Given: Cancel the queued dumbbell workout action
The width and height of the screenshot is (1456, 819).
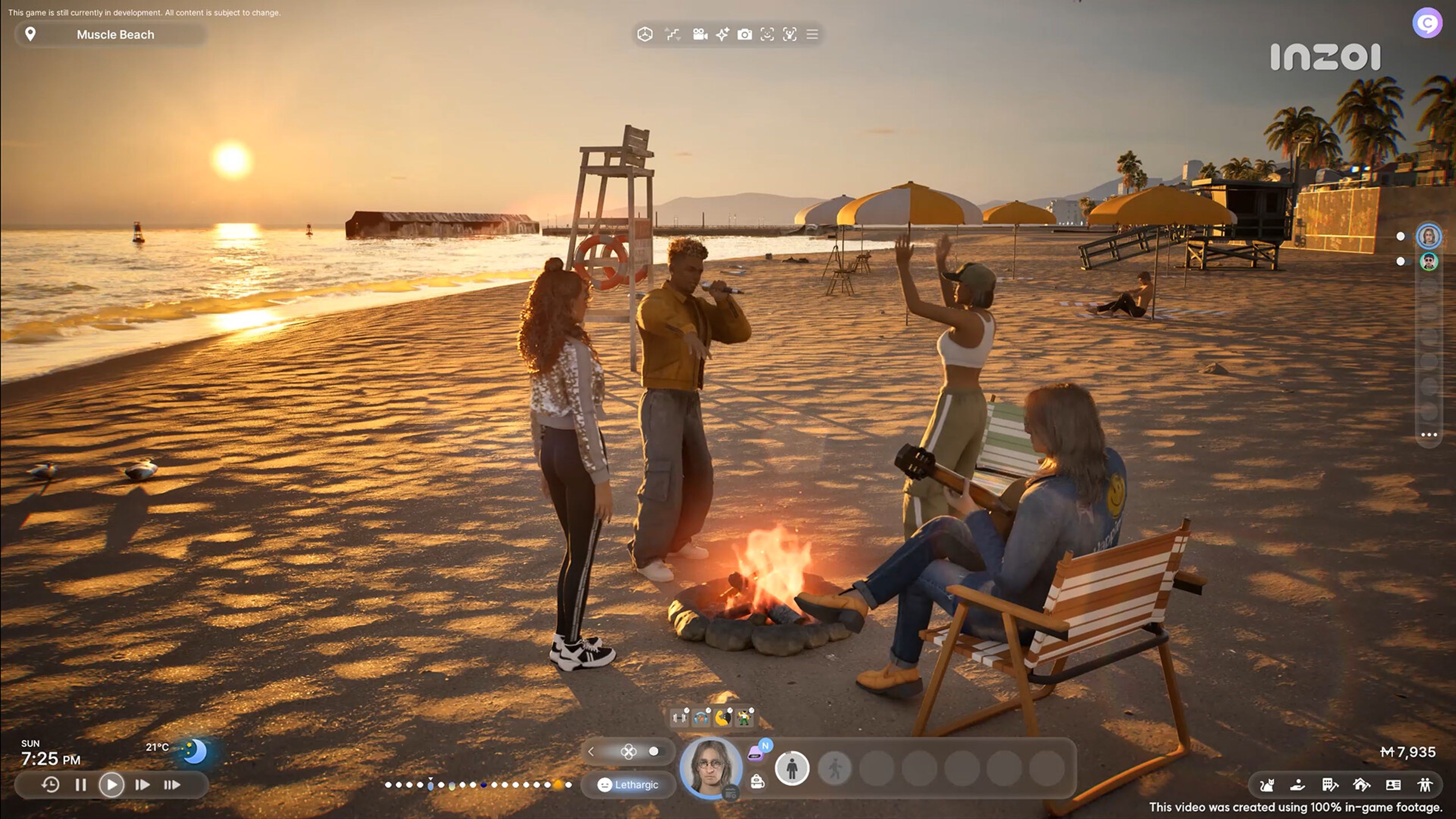Looking at the screenshot, I should point(687,711).
